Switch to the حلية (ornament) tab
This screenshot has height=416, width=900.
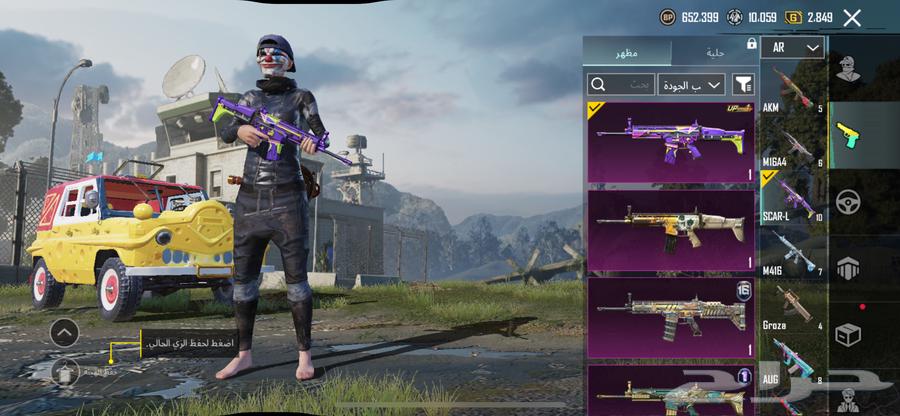[x=716, y=52]
